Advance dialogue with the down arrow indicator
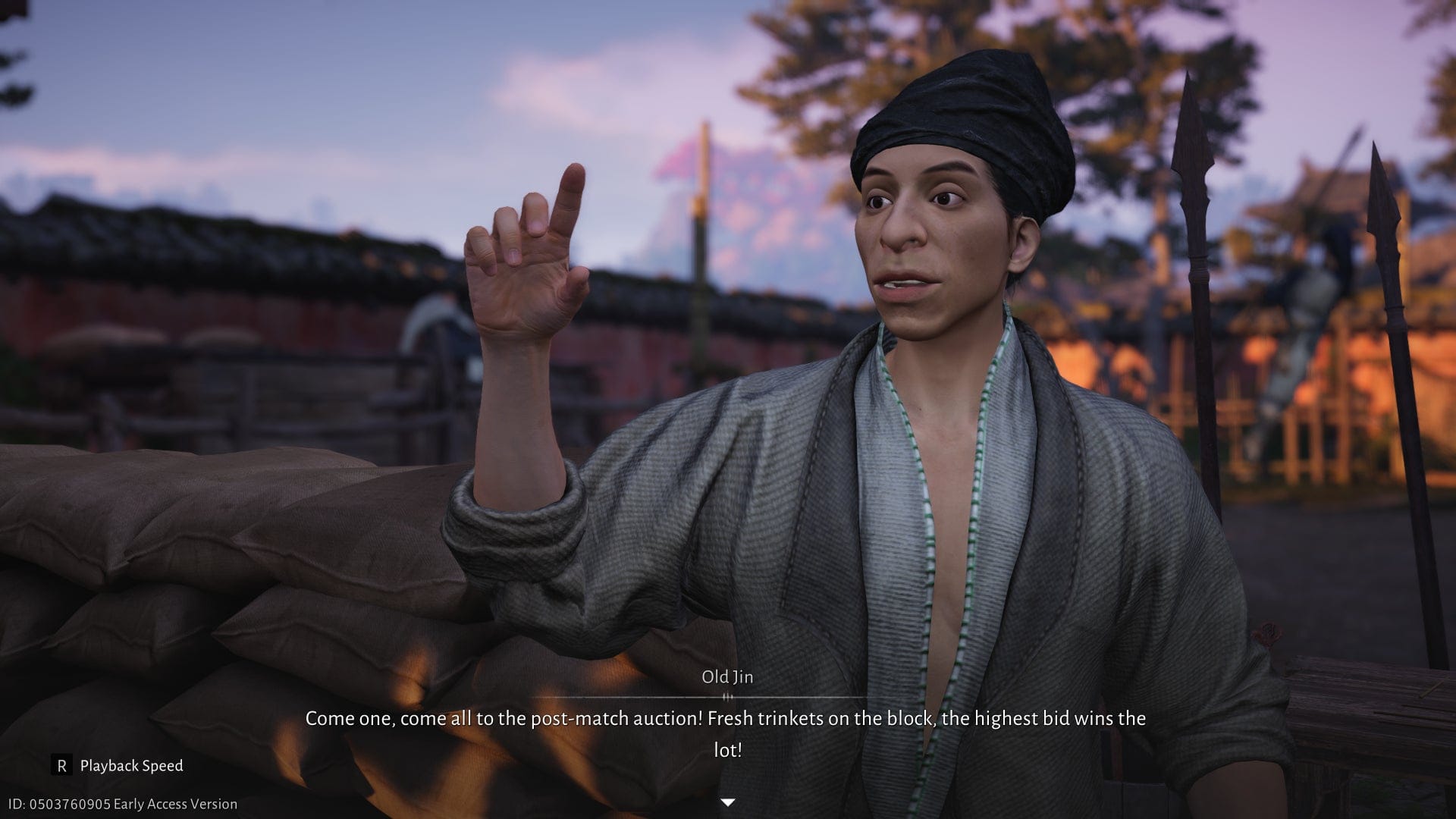The width and height of the screenshot is (1456, 819). coord(728,802)
